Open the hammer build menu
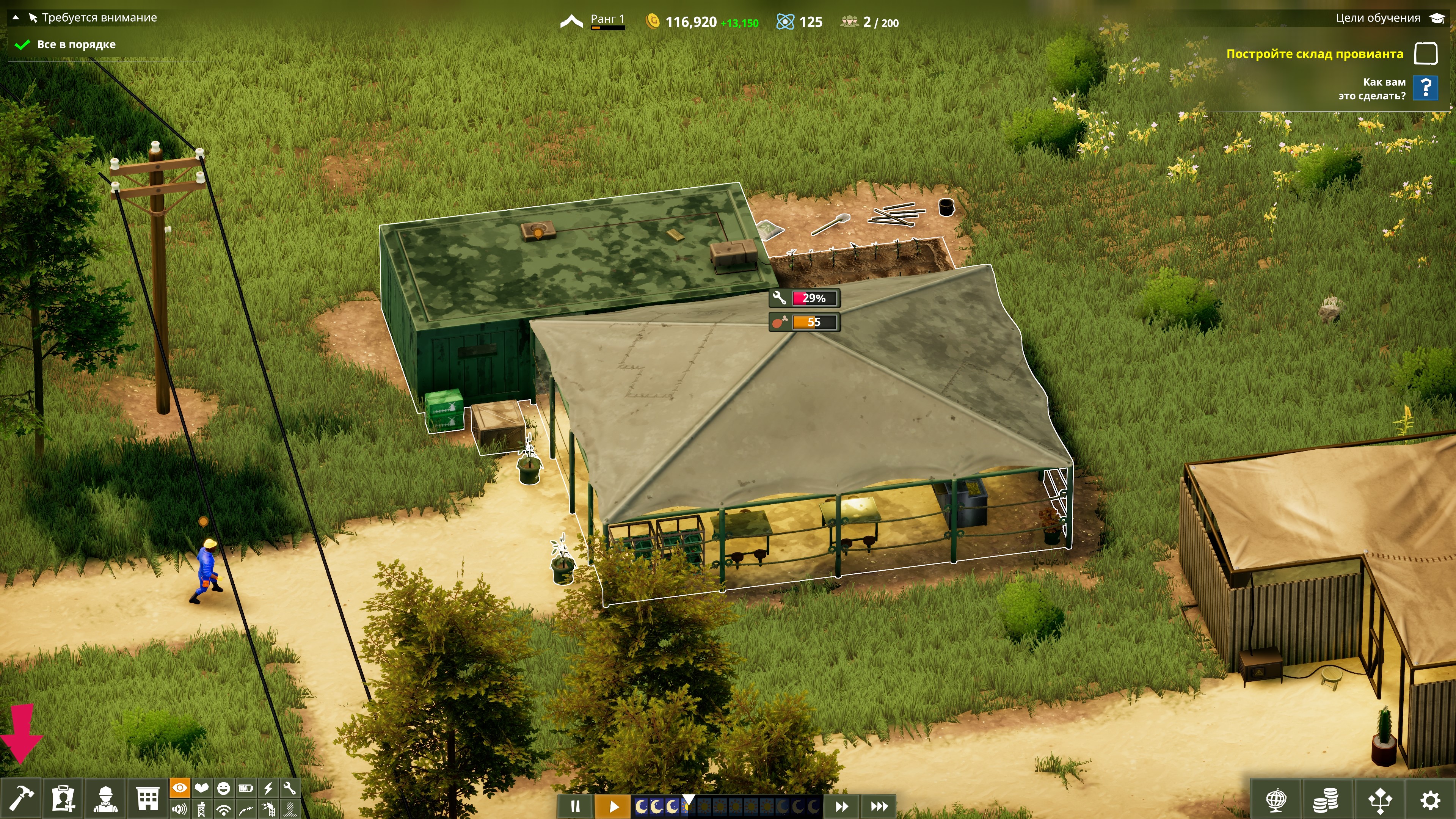This screenshot has width=1456, height=819. pos(21,799)
